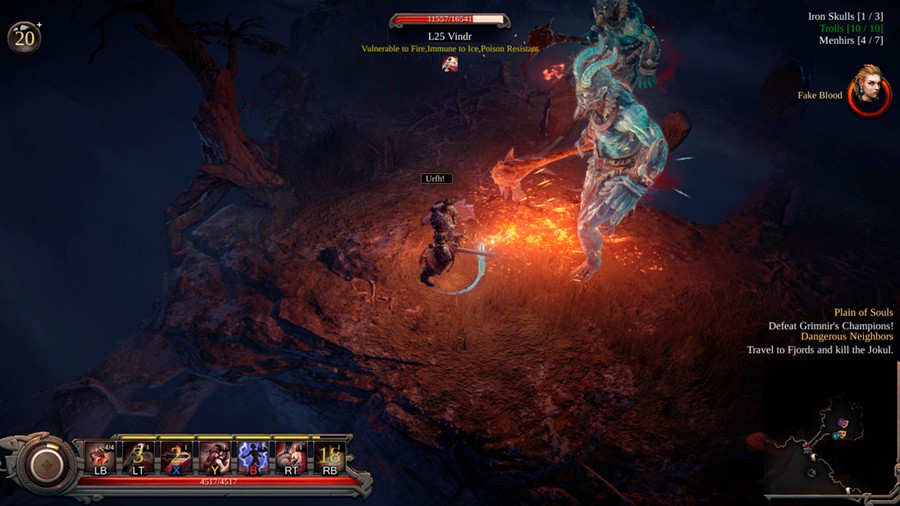The width and height of the screenshot is (900, 506).
Task: Select the RB skill on cooldown
Action: coord(329,458)
